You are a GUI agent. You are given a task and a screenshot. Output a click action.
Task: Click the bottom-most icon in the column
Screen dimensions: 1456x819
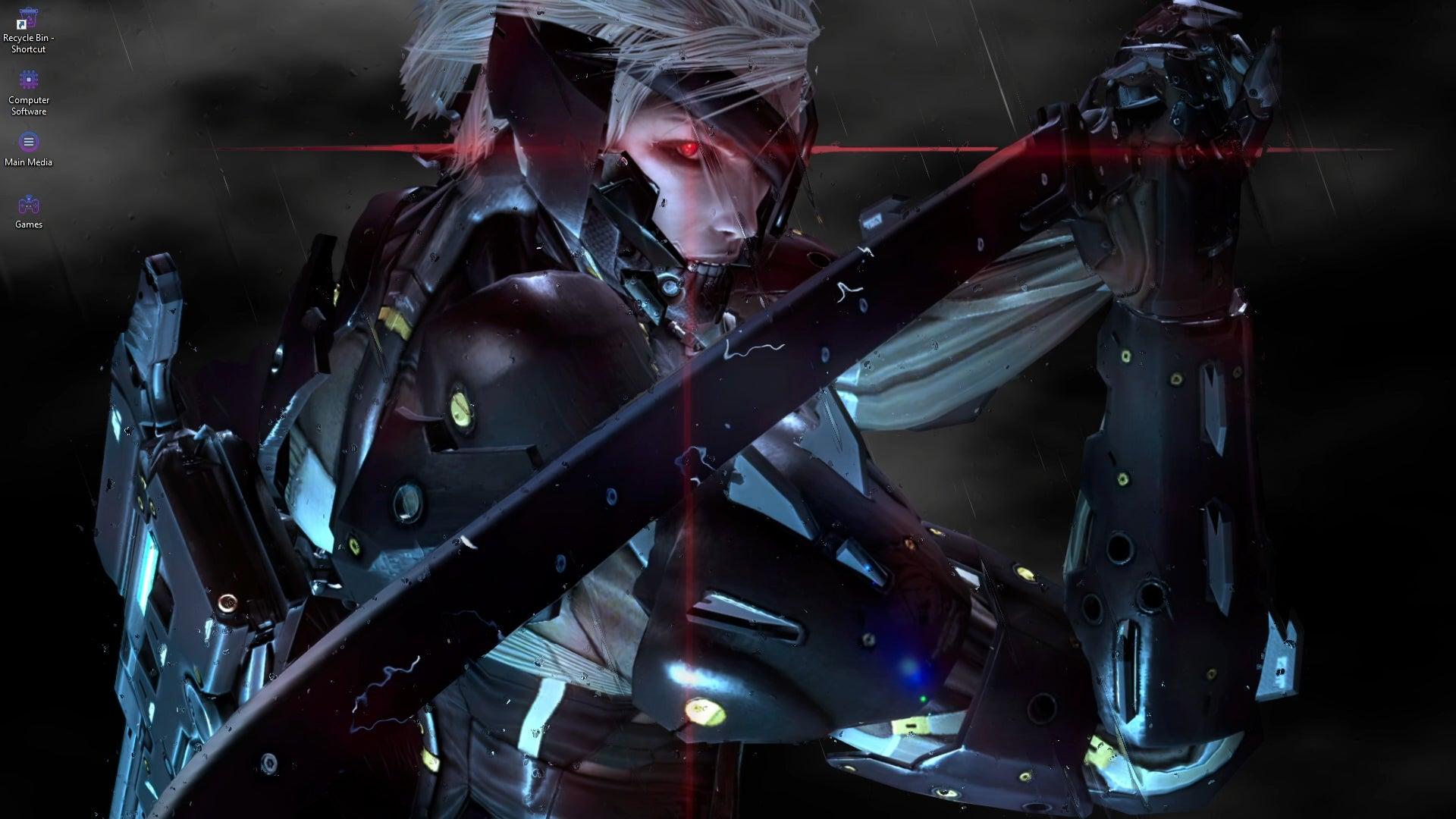(29, 205)
